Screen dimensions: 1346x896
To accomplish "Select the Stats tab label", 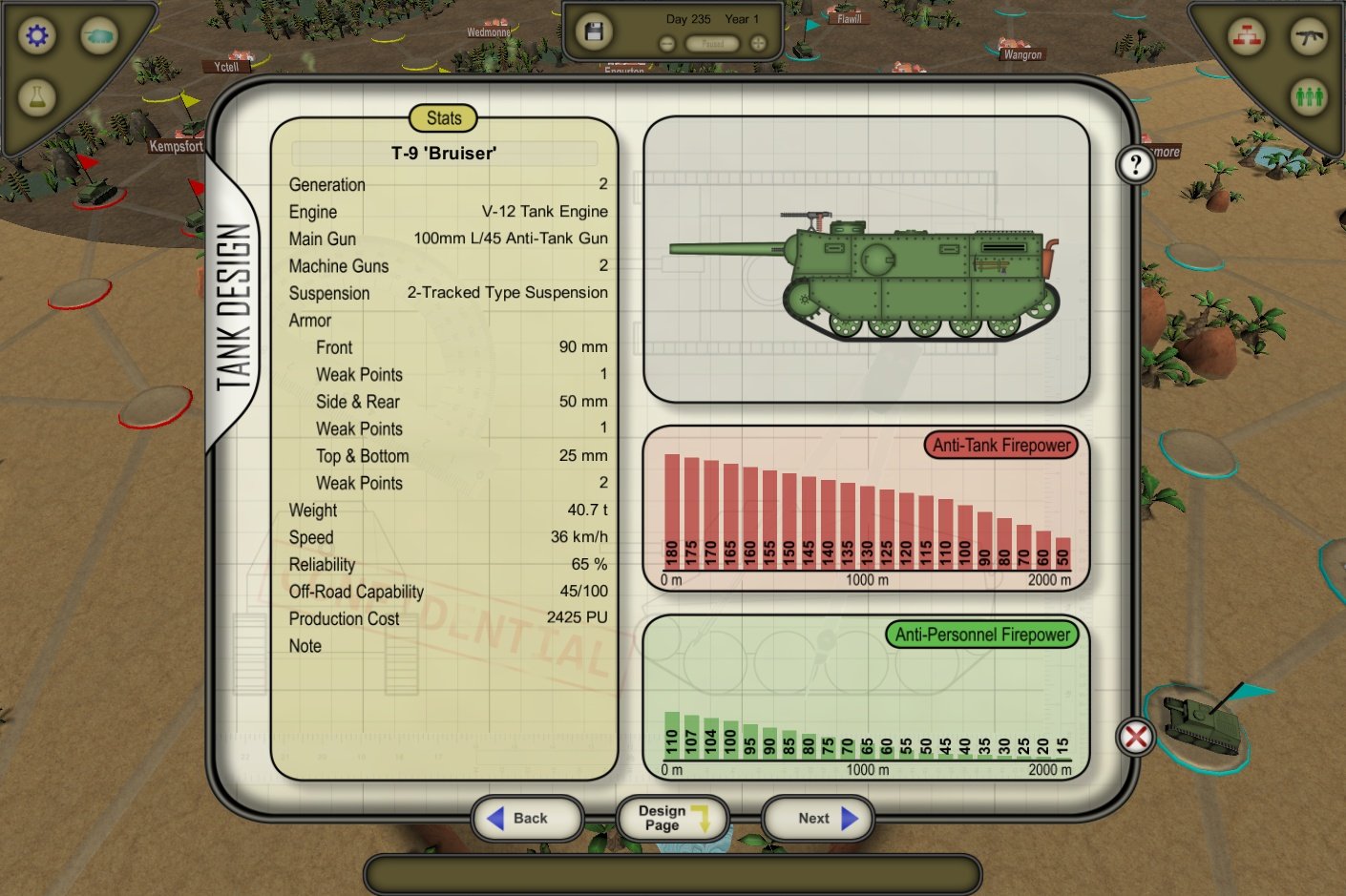I will [x=442, y=118].
